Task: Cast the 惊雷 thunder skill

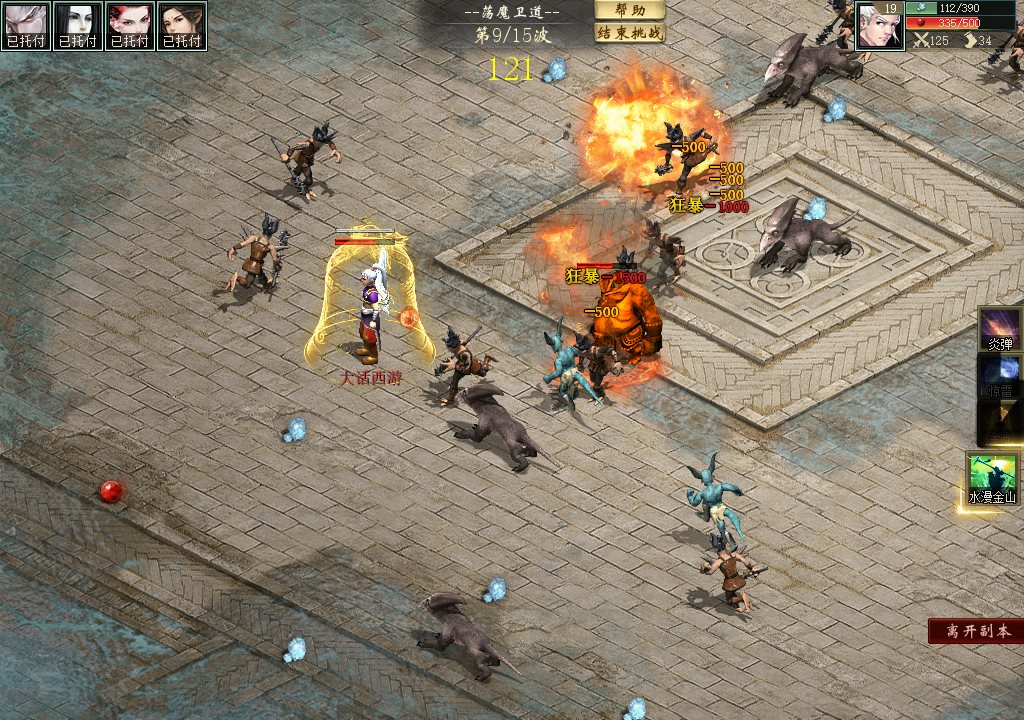Action: coord(1000,376)
